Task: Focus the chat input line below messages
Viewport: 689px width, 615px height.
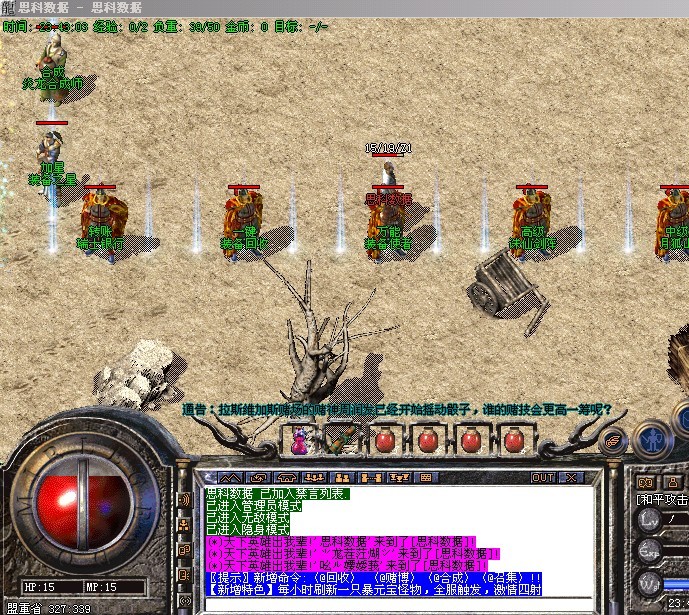Action: click(x=400, y=602)
